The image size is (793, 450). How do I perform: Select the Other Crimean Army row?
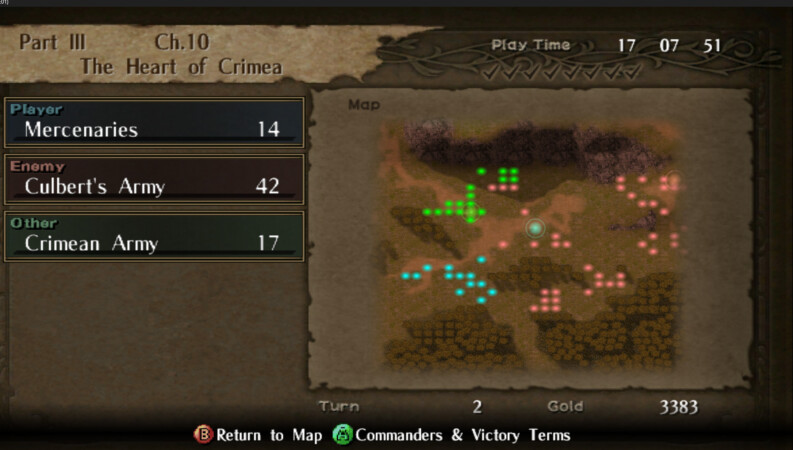coord(154,237)
